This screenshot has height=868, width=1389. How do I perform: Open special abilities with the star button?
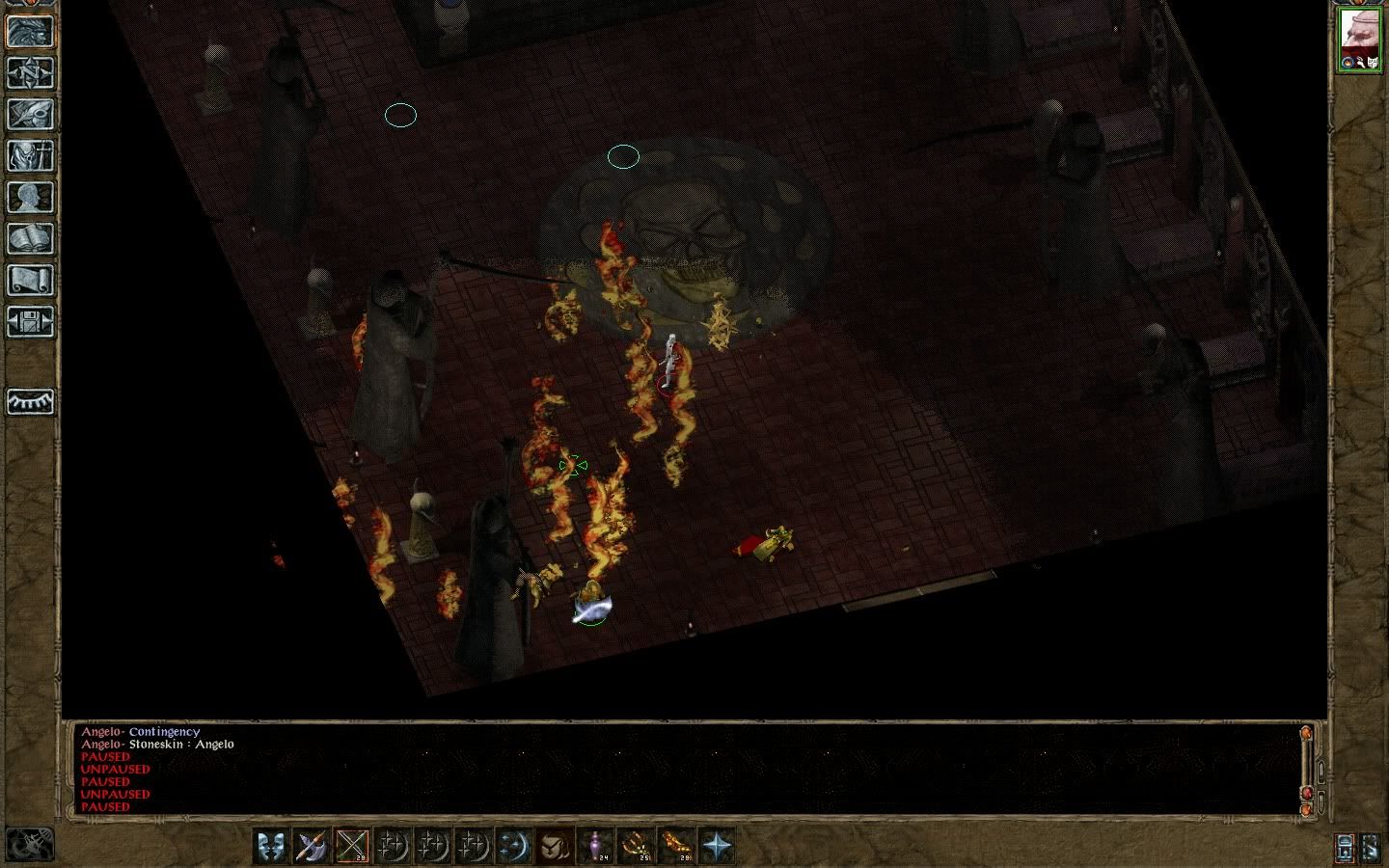[717, 846]
